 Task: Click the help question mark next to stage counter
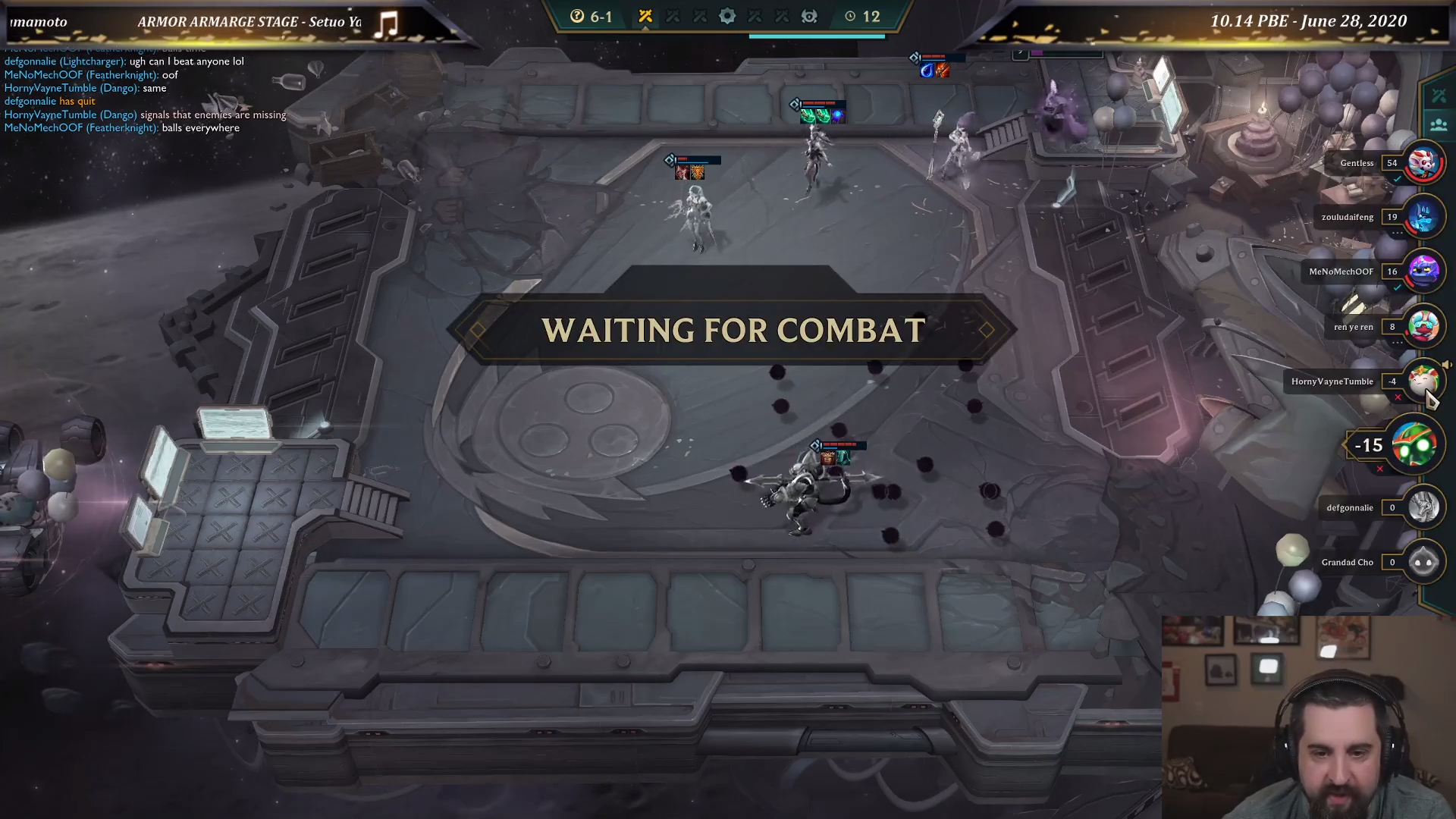pyautogui.click(x=576, y=17)
